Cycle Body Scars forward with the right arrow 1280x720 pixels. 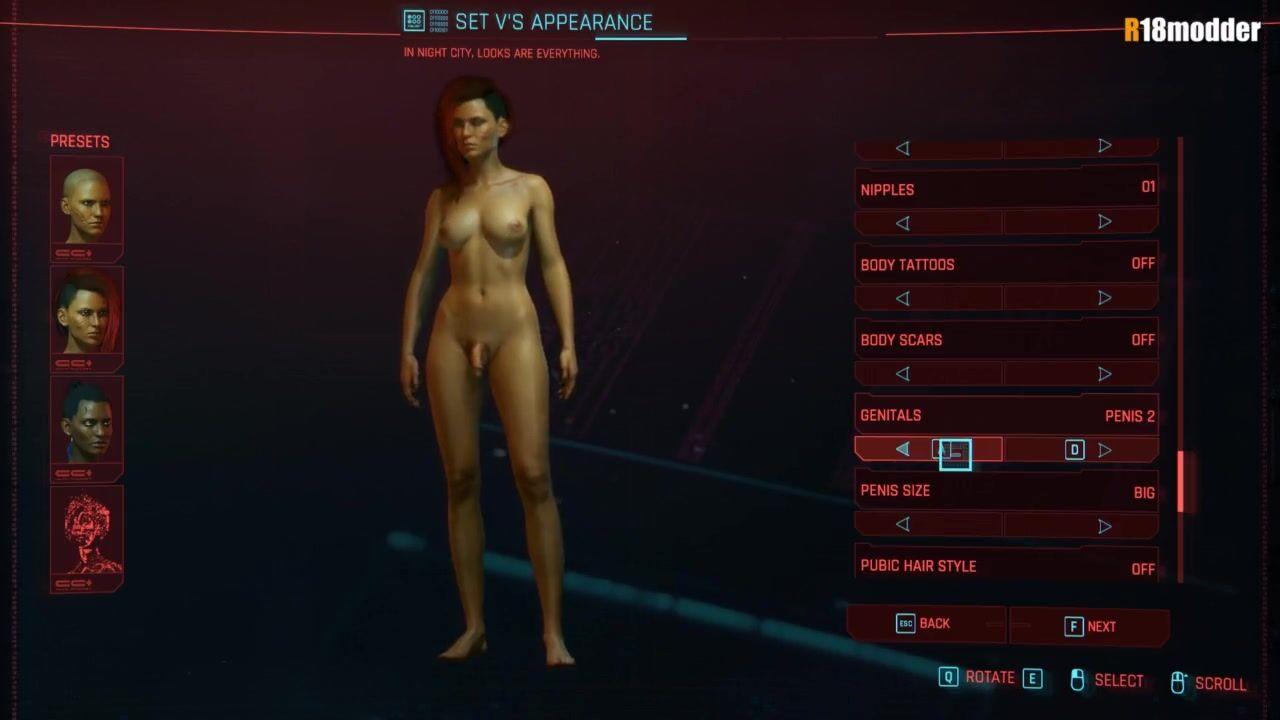(x=1104, y=374)
